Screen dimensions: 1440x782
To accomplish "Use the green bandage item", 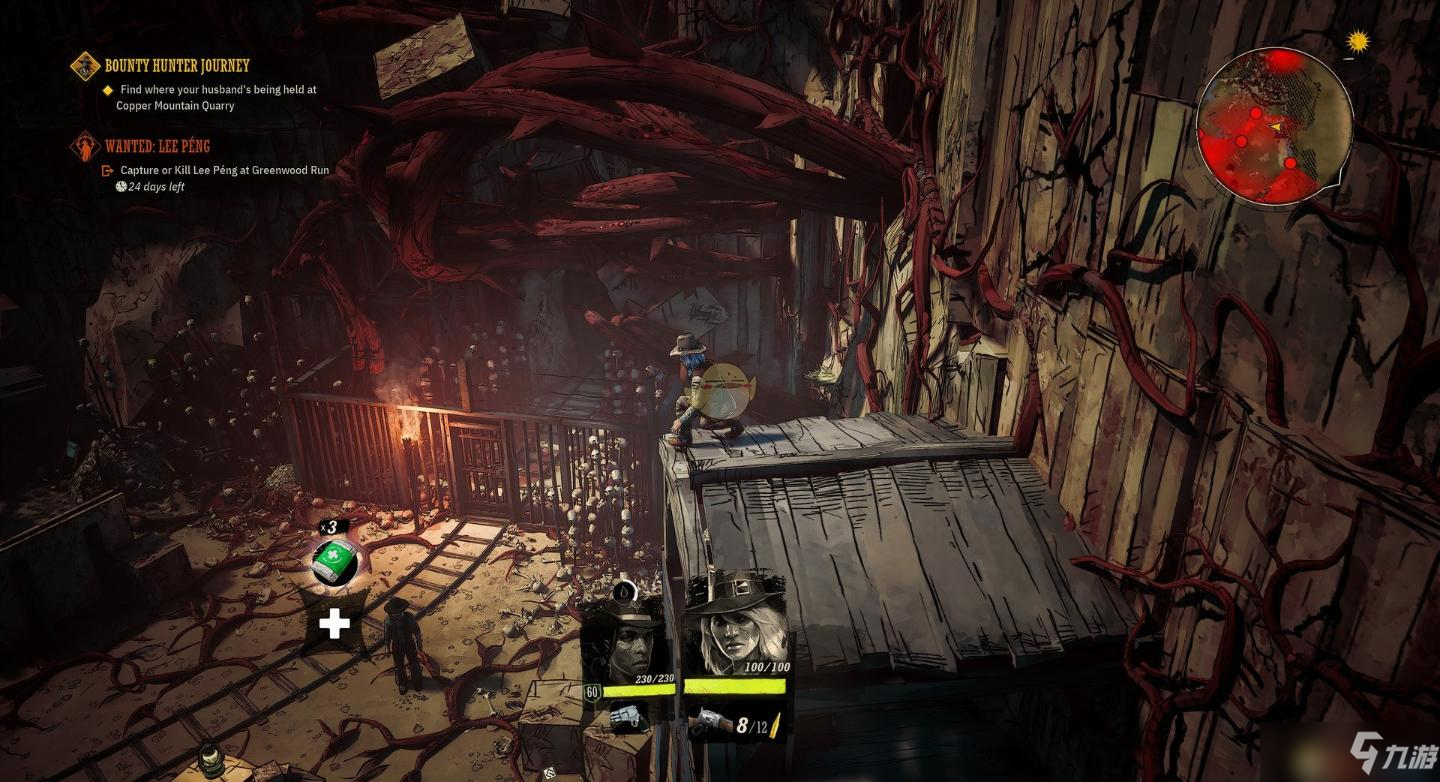I will (x=334, y=562).
